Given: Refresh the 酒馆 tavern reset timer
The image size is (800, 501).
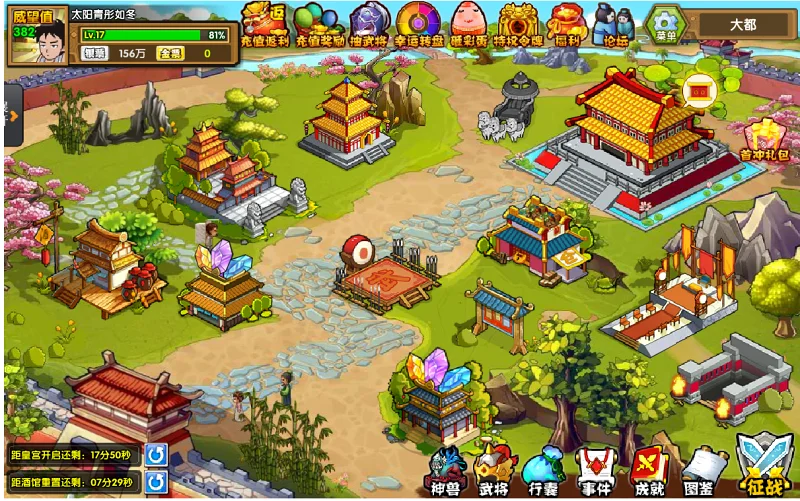Looking at the screenshot, I should click(x=156, y=483).
